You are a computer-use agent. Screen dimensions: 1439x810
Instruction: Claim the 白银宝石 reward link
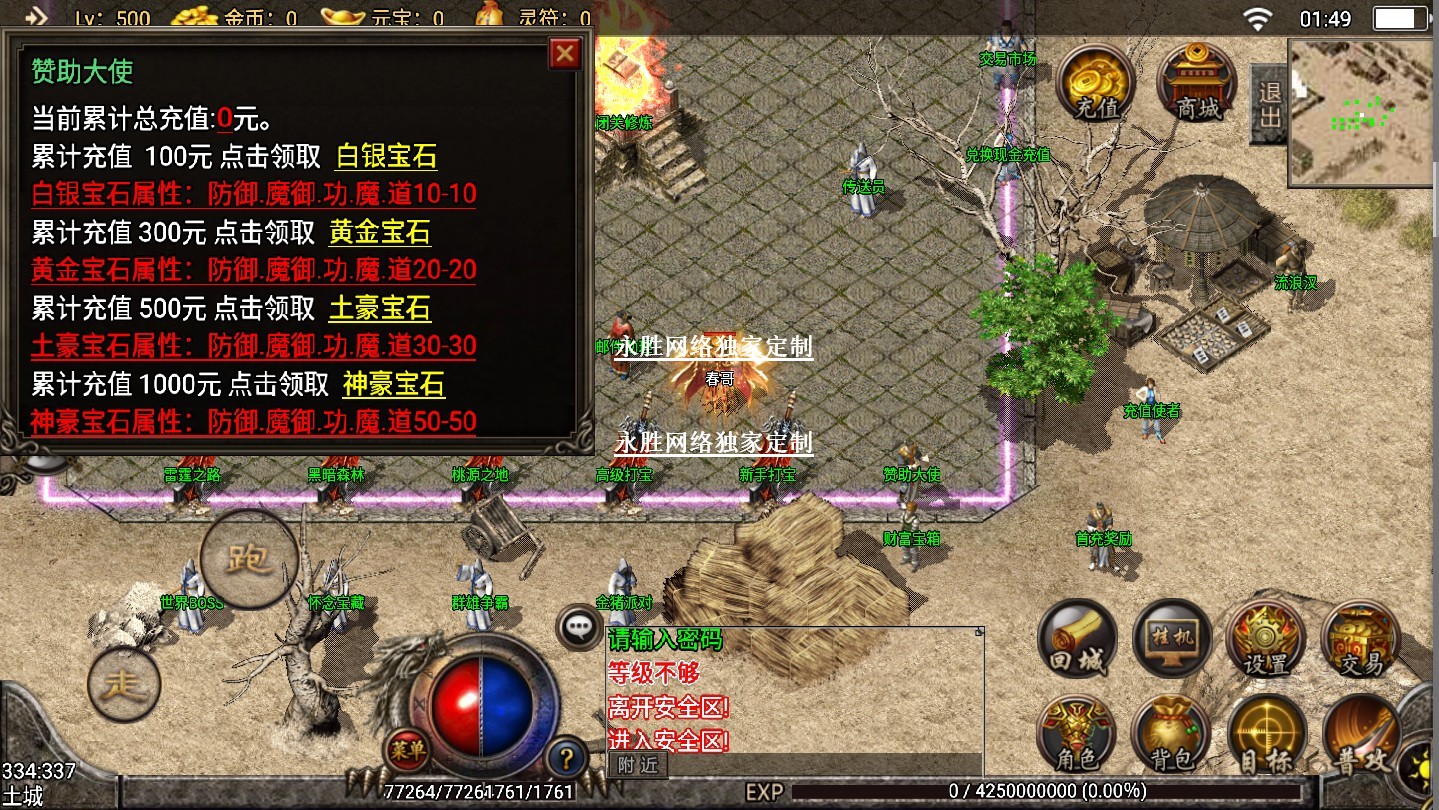pos(385,156)
